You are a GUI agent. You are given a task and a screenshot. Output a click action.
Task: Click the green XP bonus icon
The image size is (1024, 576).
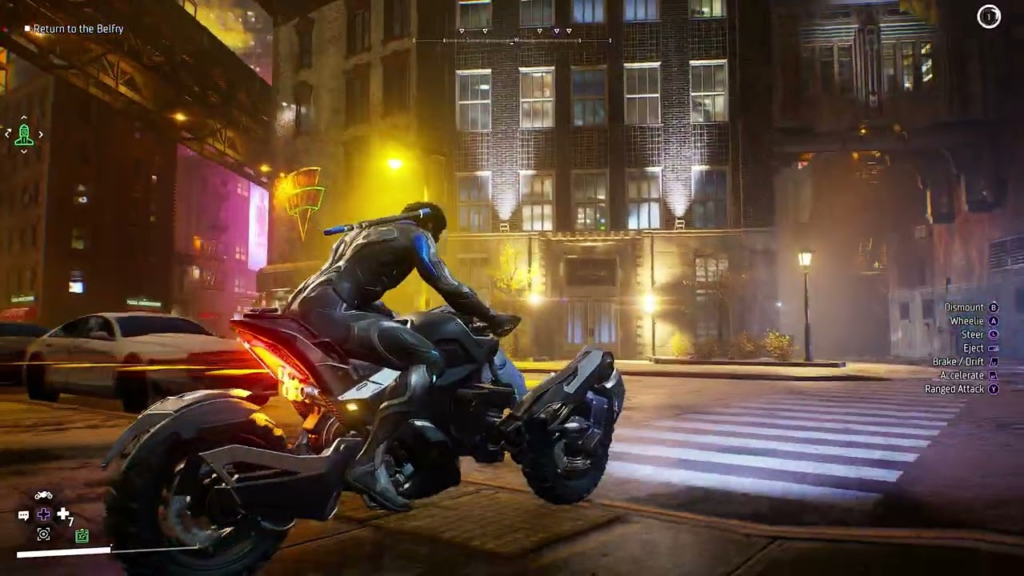tap(82, 535)
